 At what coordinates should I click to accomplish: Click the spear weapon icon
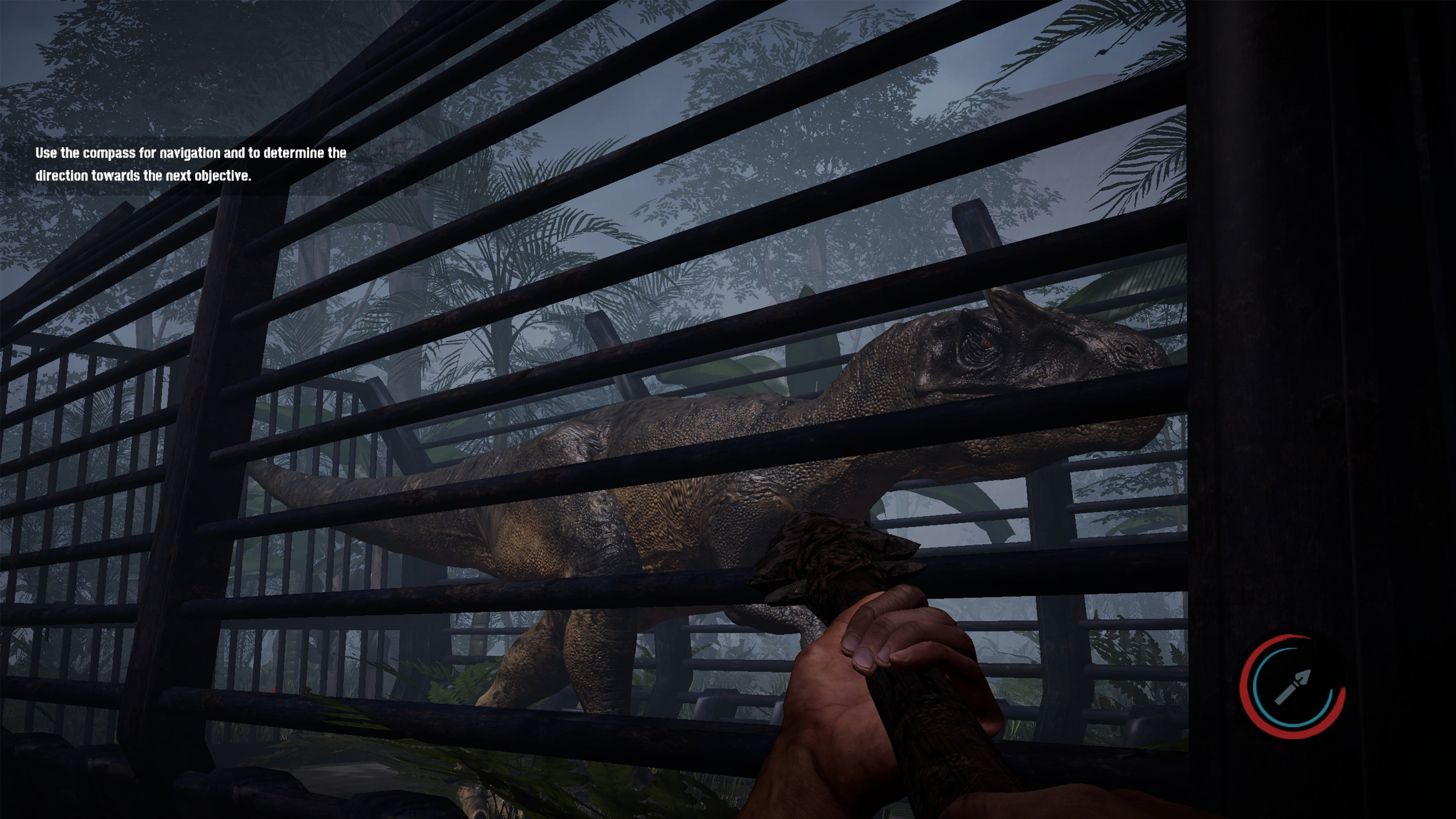tap(1292, 687)
